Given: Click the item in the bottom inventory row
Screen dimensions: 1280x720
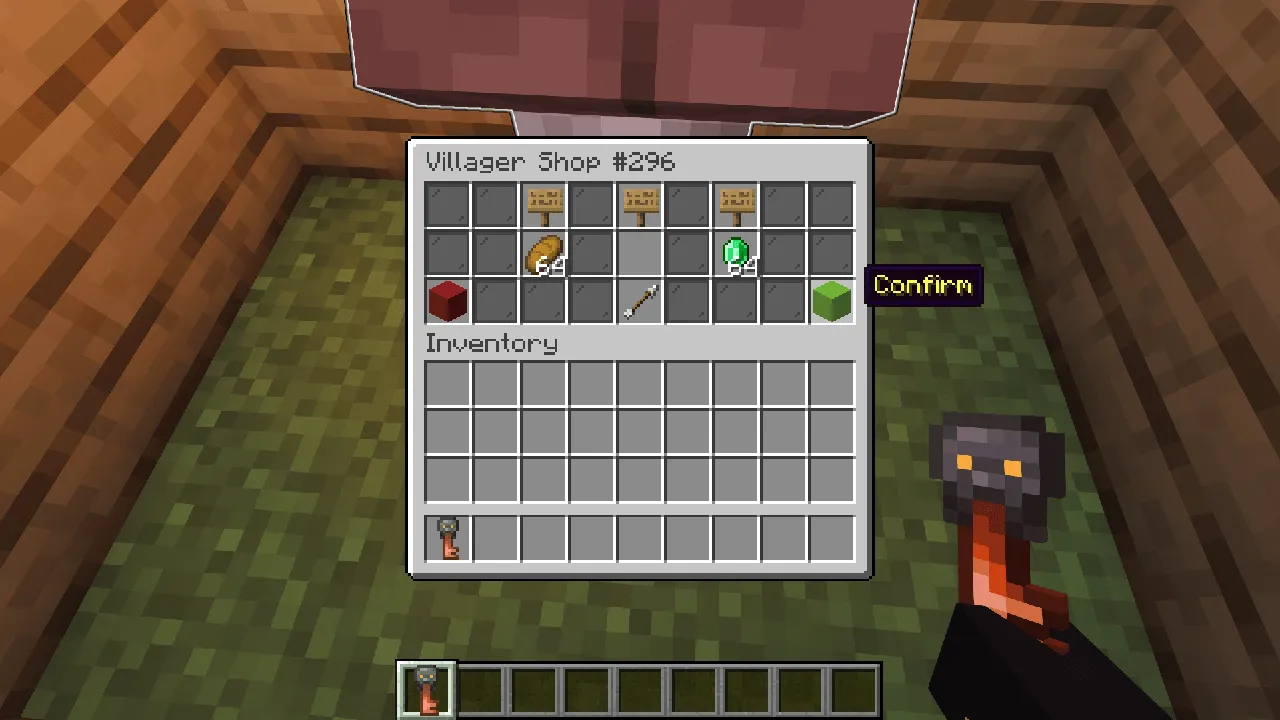Looking at the screenshot, I should (x=446, y=537).
